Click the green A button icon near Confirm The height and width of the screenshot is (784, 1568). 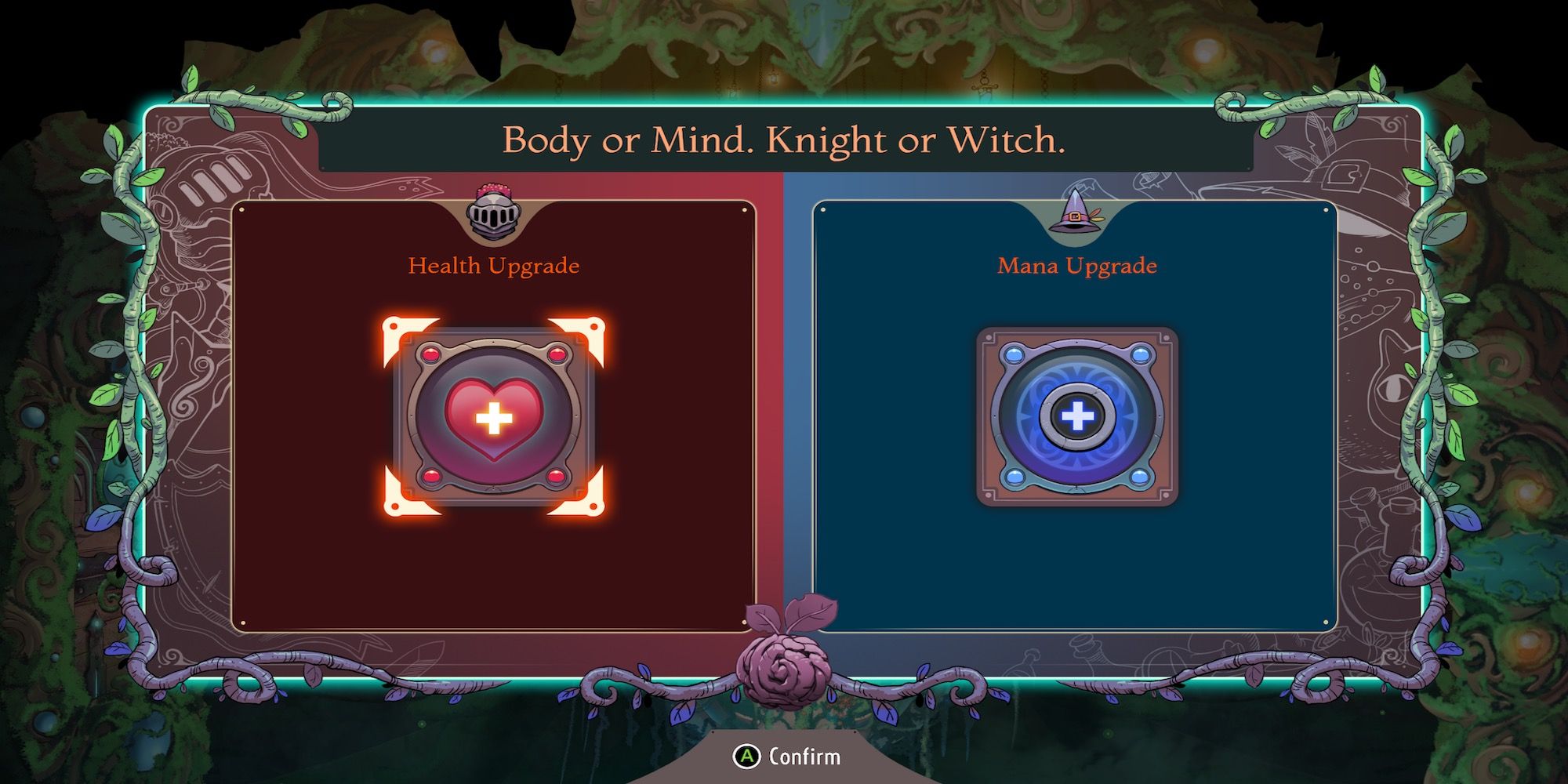click(x=748, y=757)
